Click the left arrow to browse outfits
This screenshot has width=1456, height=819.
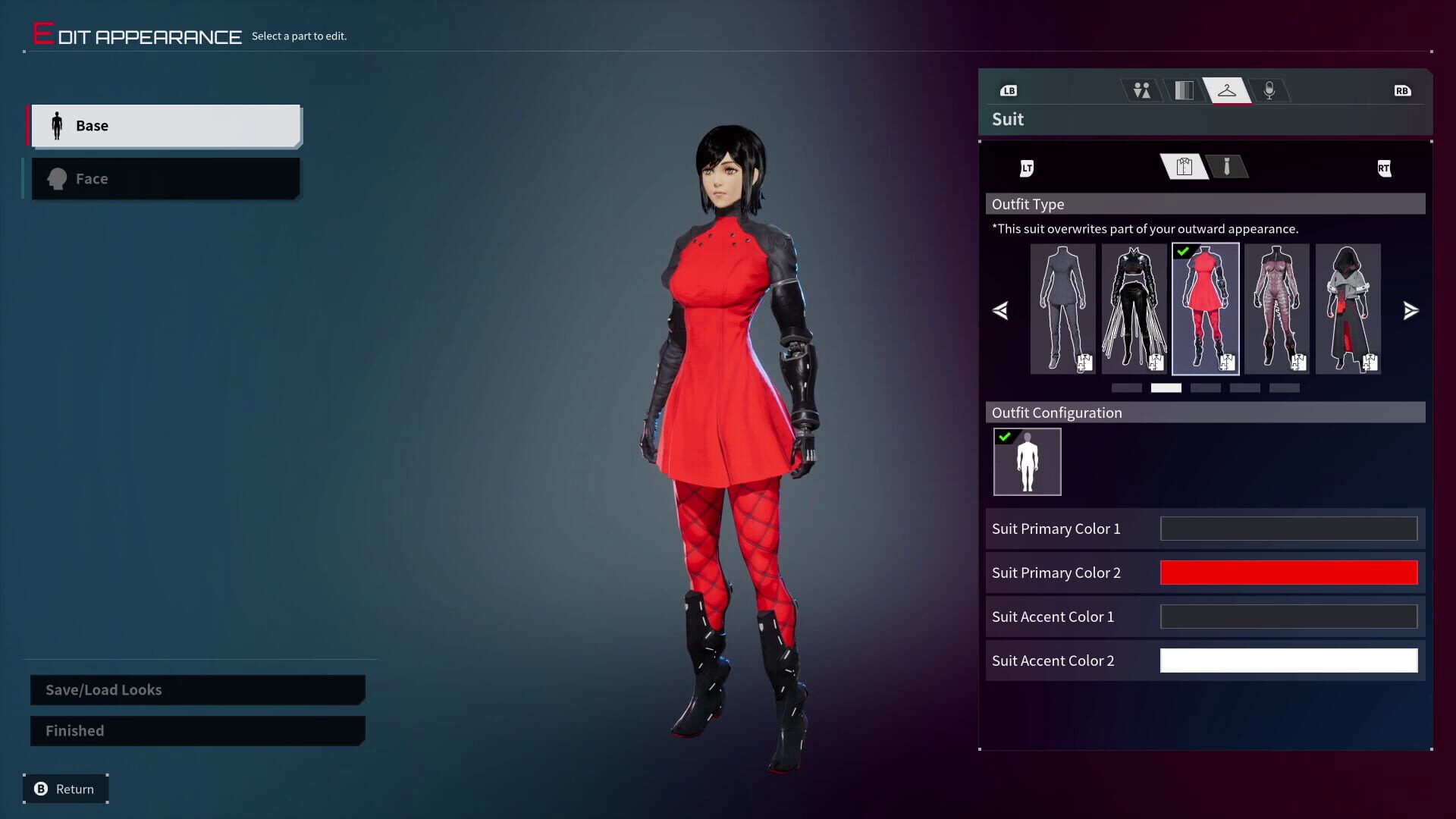[1000, 310]
